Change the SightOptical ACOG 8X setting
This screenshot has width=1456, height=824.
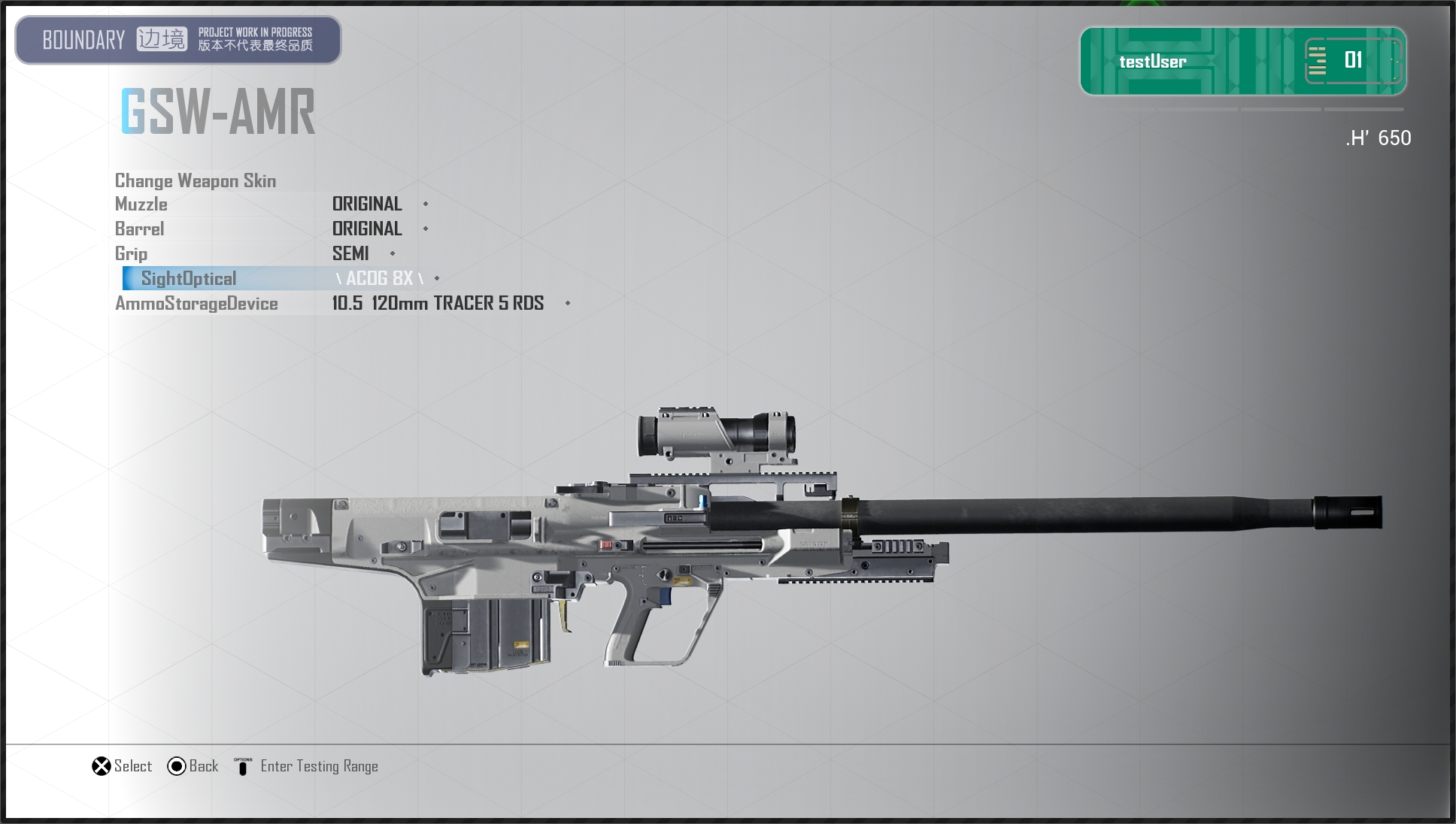(x=379, y=278)
